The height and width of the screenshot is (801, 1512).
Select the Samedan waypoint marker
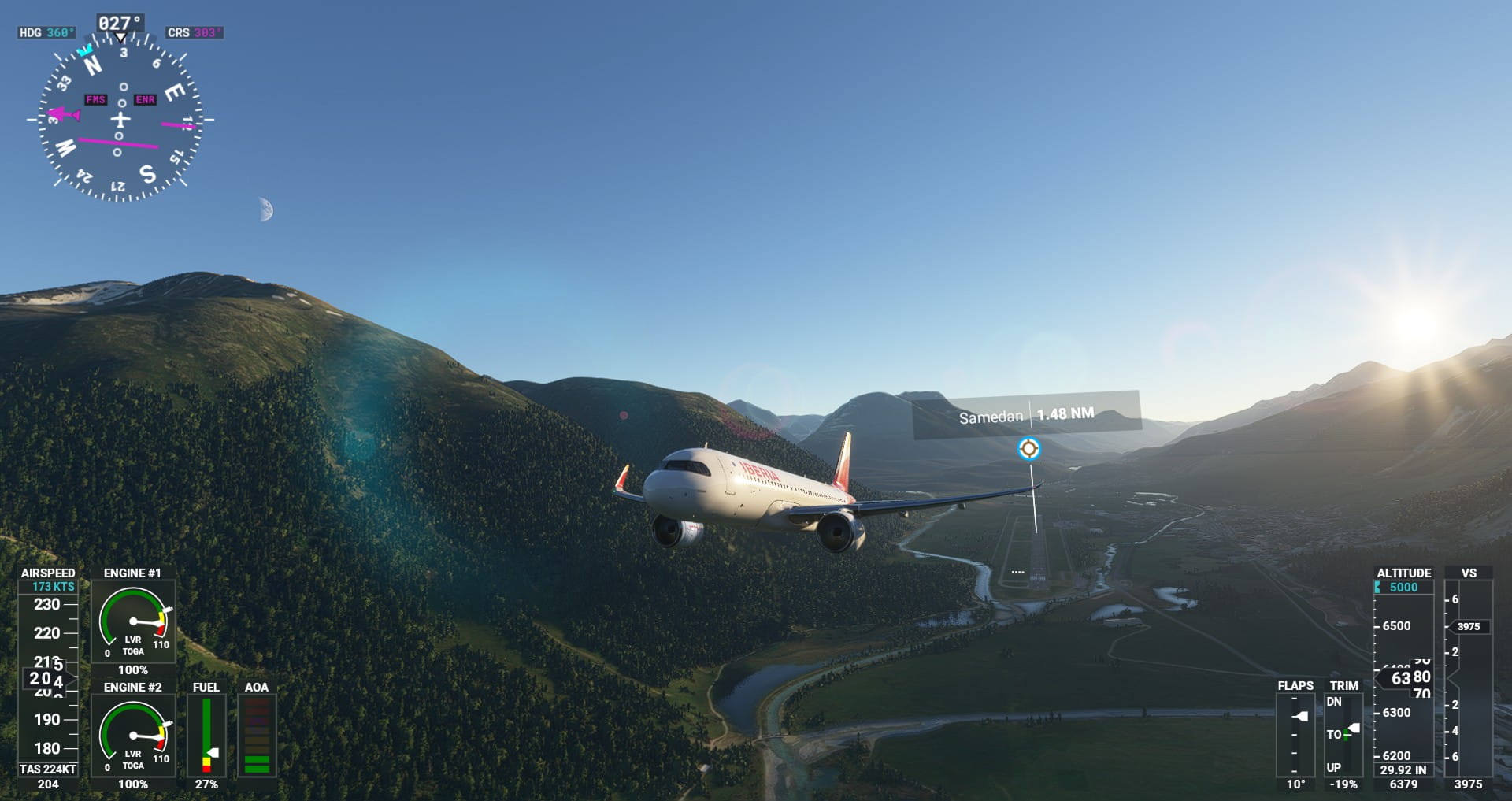pos(1028,448)
